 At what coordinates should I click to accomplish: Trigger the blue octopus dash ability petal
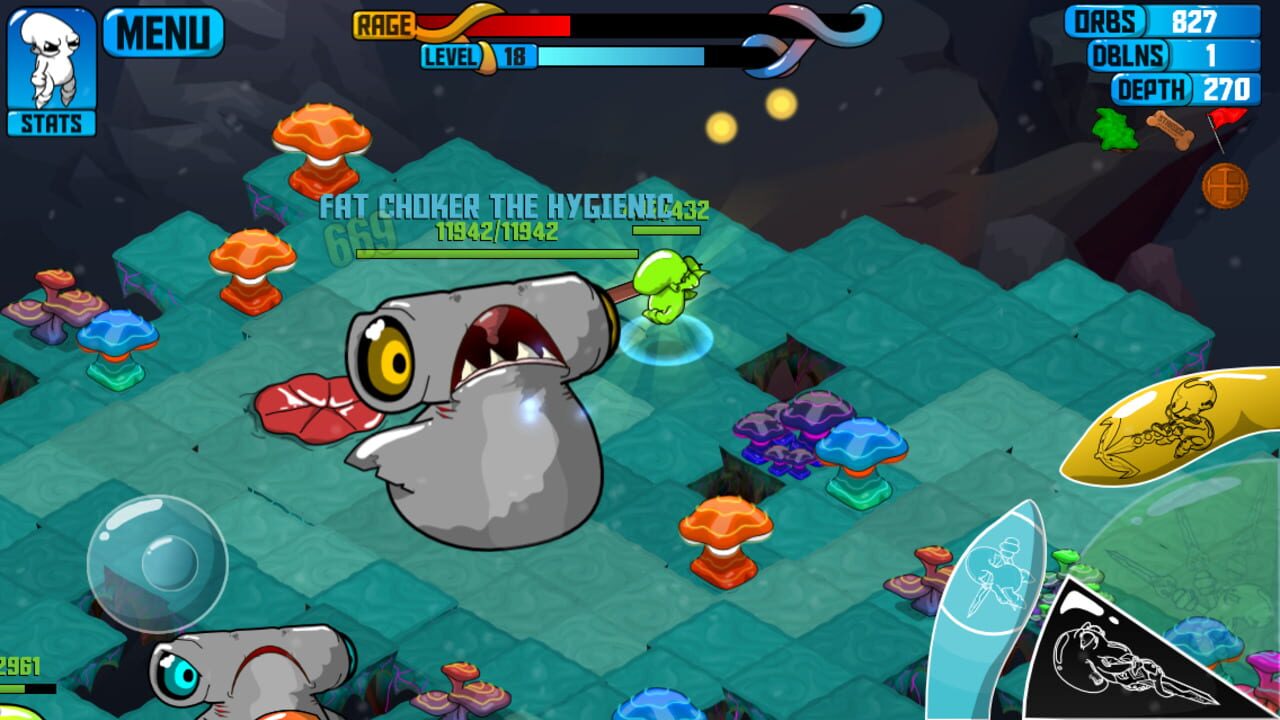[x=995, y=575]
